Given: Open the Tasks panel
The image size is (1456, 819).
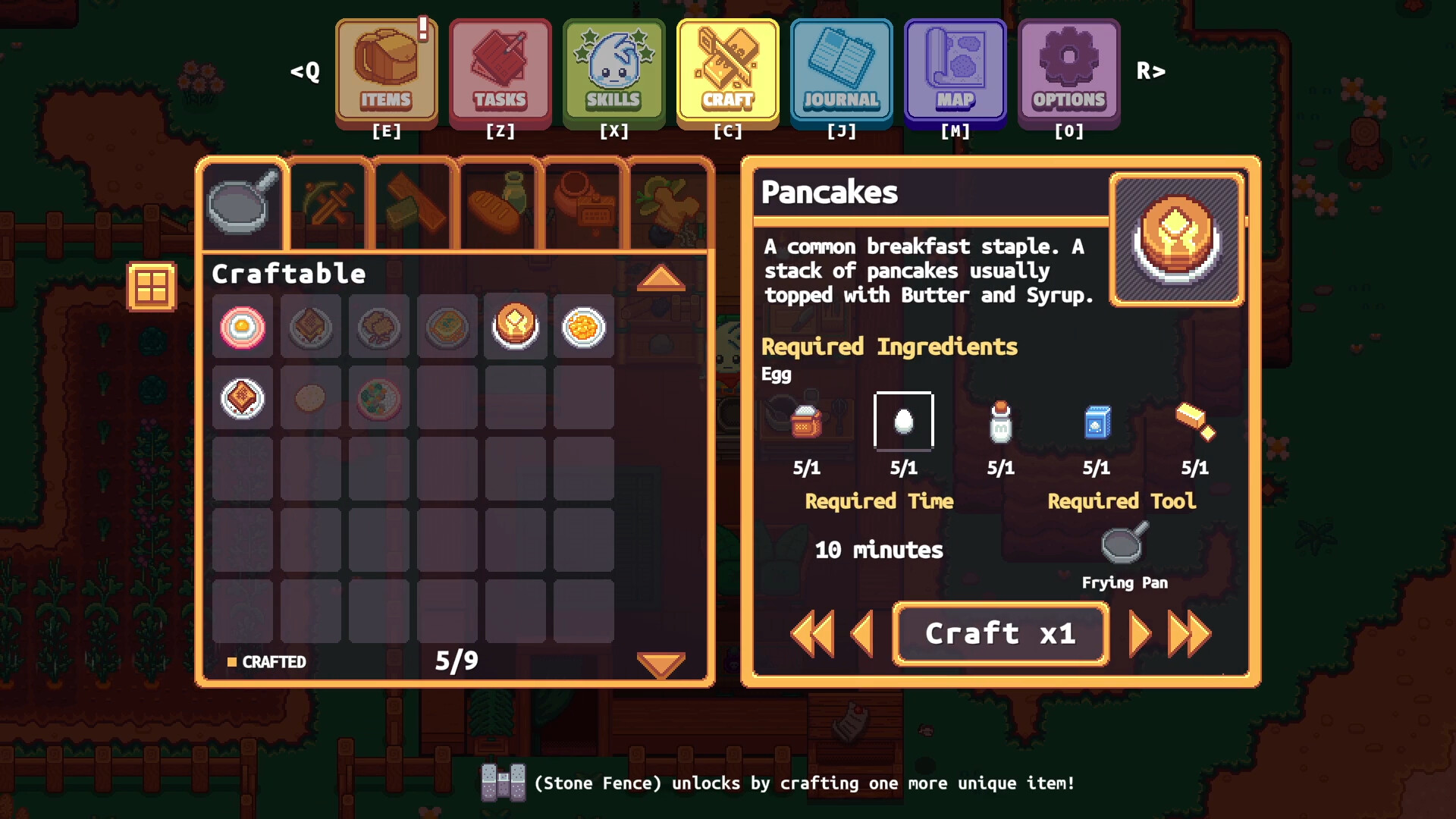Looking at the screenshot, I should point(500,72).
